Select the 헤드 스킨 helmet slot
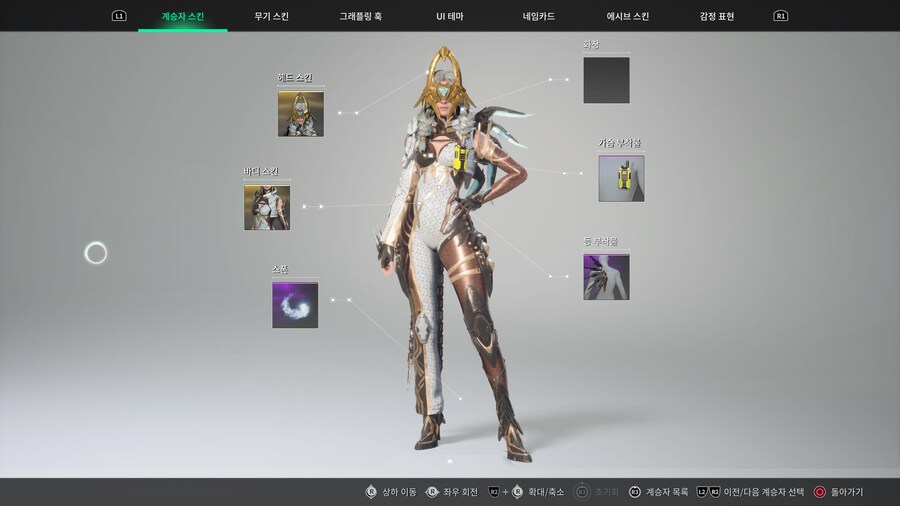This screenshot has width=900, height=506. (300, 113)
